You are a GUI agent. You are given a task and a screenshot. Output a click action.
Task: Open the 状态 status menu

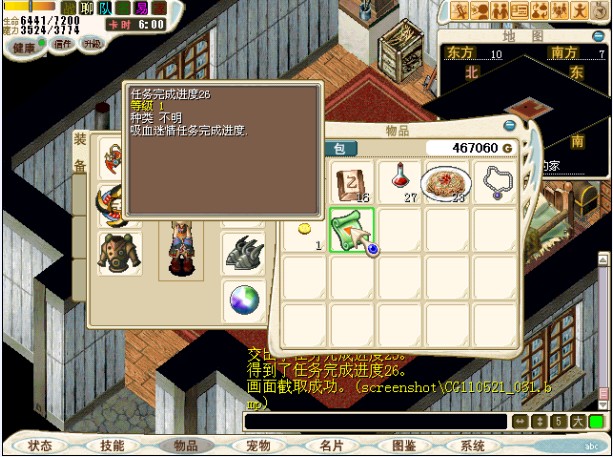pos(41,445)
